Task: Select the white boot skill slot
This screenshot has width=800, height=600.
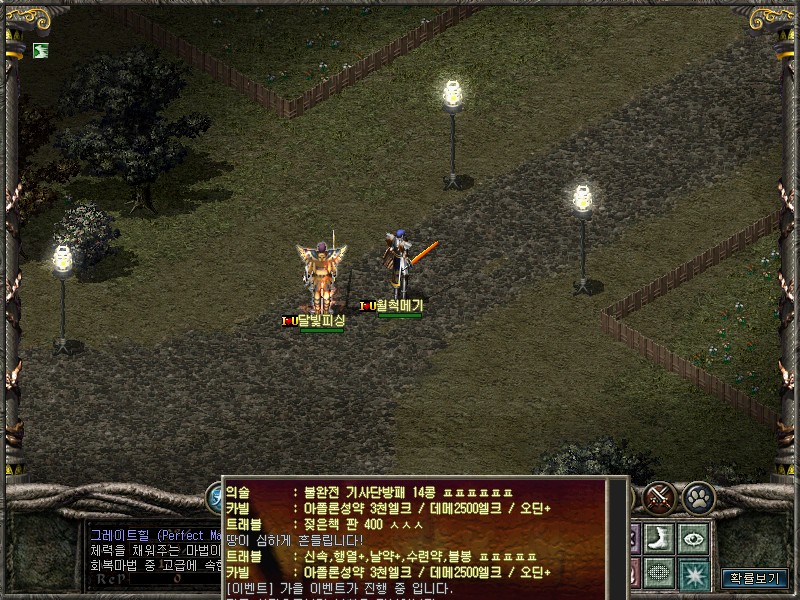Action: 657,537
